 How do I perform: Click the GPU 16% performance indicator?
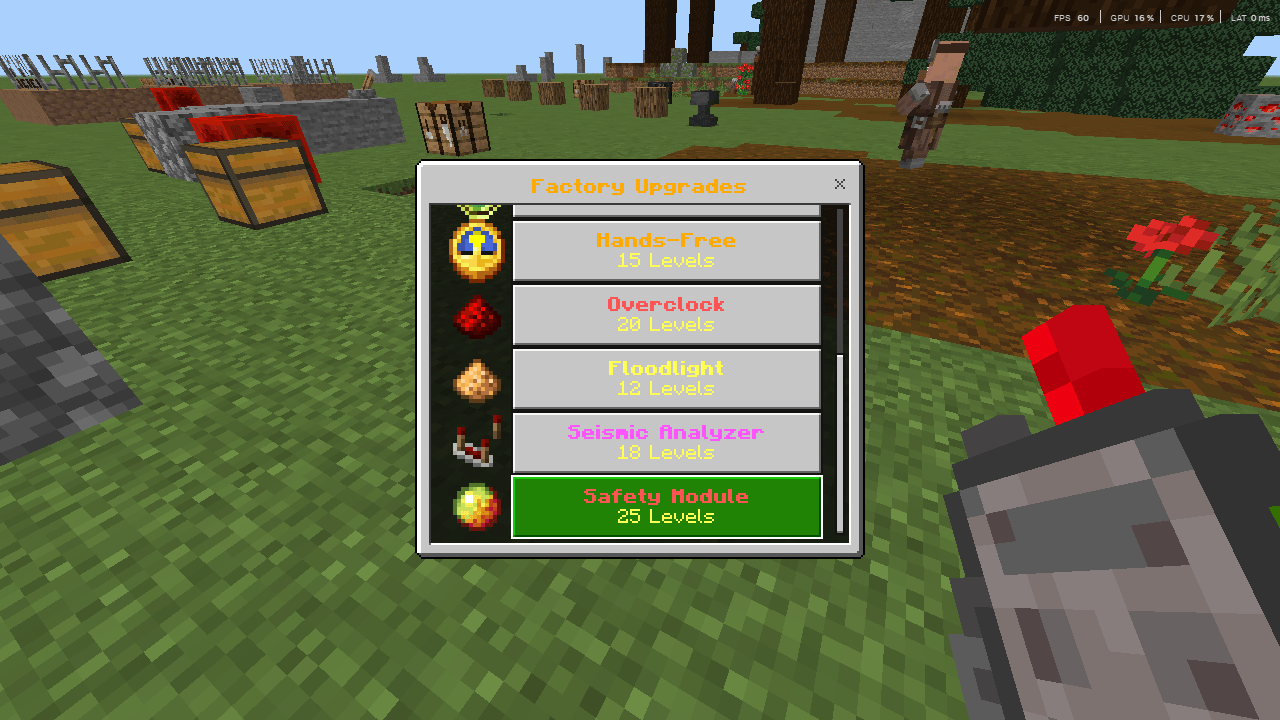[x=1131, y=17]
